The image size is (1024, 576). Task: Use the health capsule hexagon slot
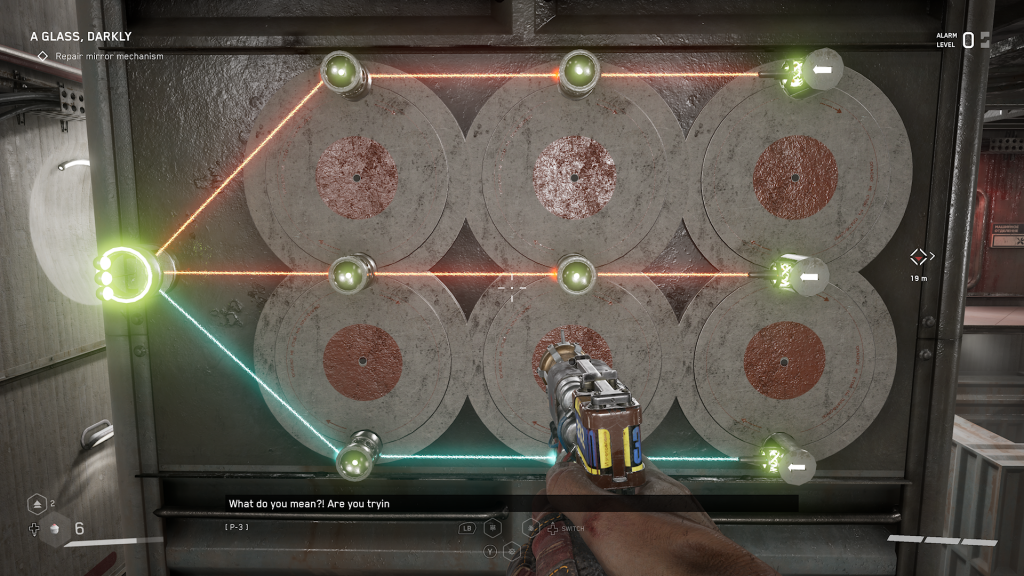point(54,529)
